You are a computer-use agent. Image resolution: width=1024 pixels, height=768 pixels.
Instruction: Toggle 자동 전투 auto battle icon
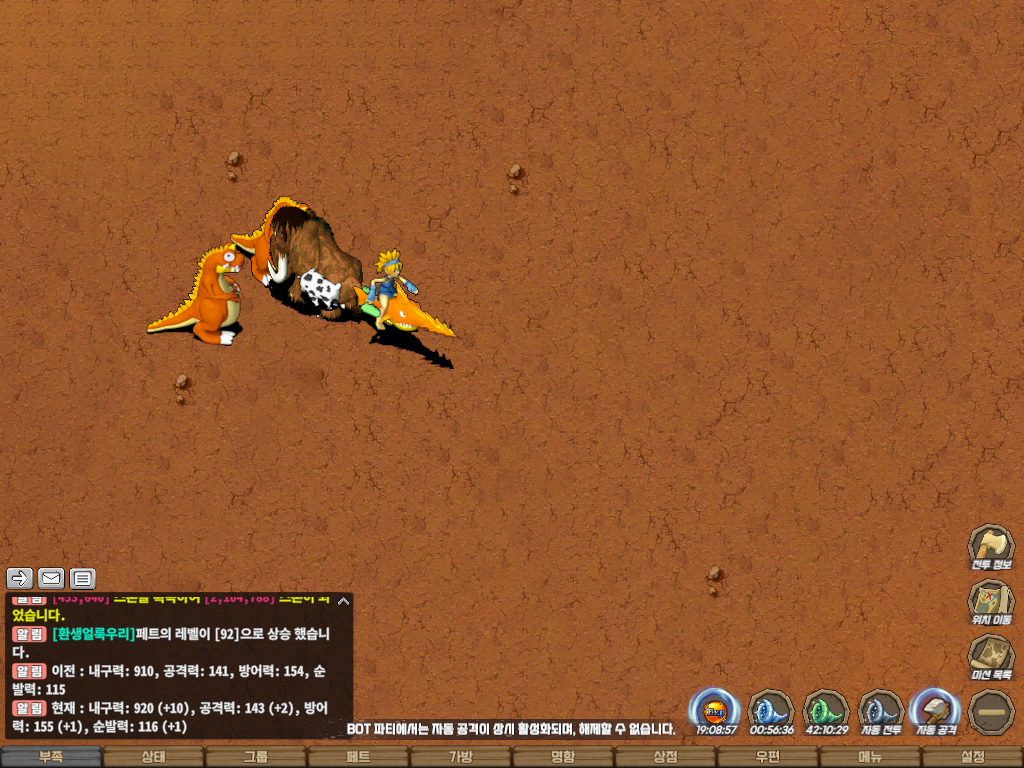coord(881,711)
